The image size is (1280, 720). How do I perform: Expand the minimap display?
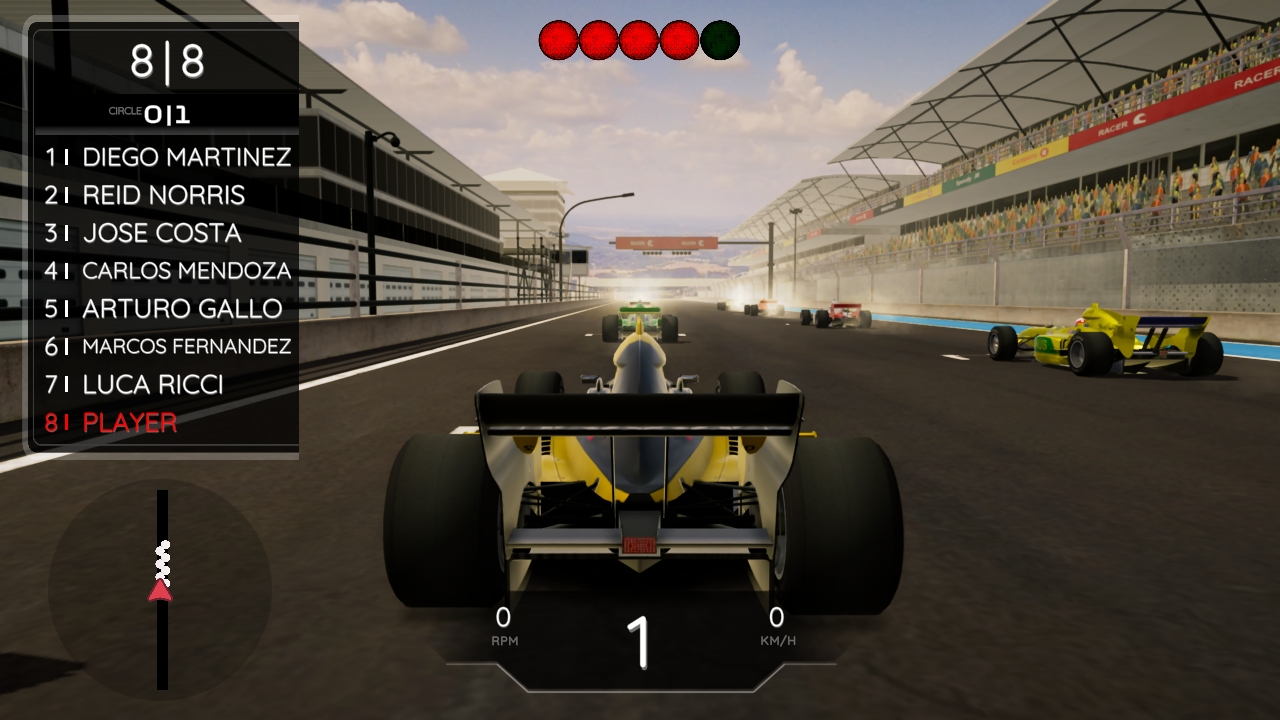(160, 590)
